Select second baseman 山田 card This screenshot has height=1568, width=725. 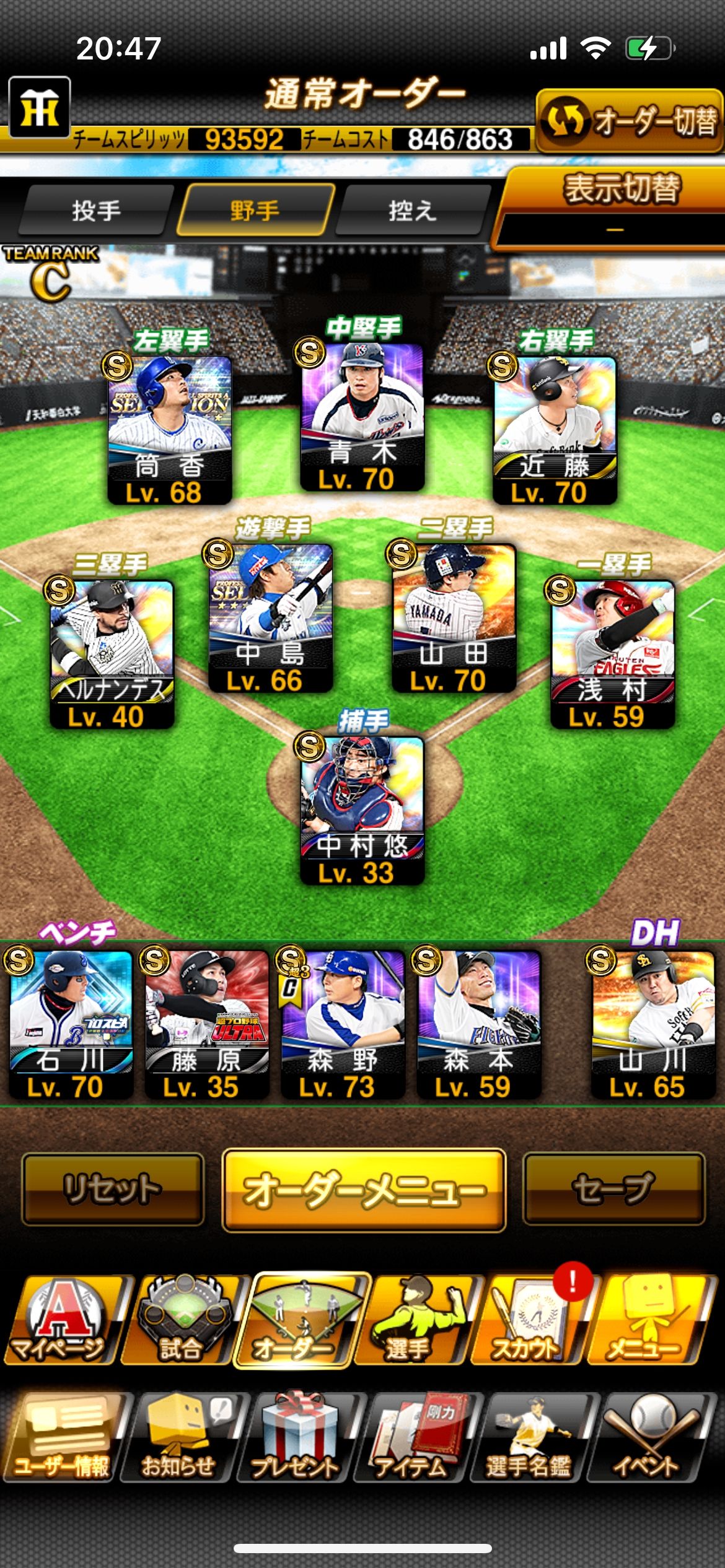(x=454, y=617)
